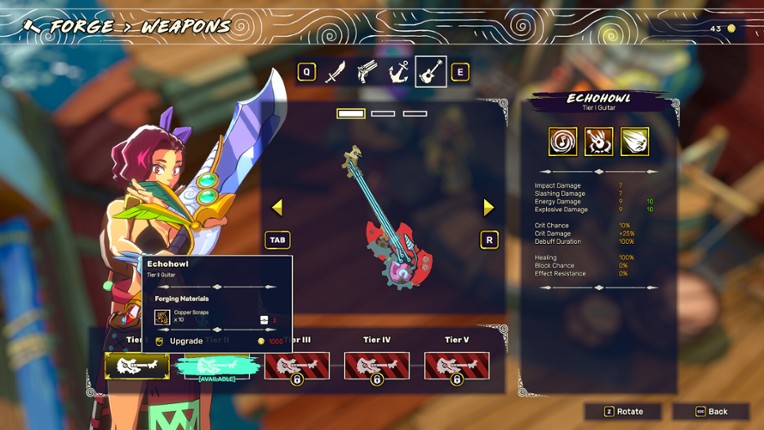Rotate the weapon preview

point(623,412)
